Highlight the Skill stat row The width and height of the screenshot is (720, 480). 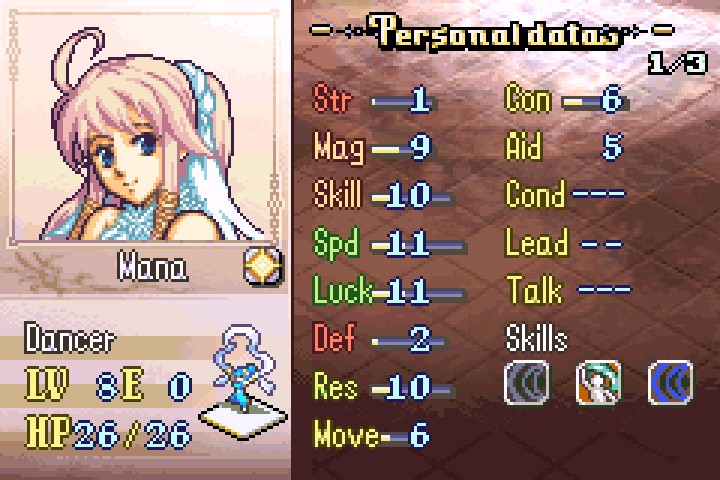383,195
